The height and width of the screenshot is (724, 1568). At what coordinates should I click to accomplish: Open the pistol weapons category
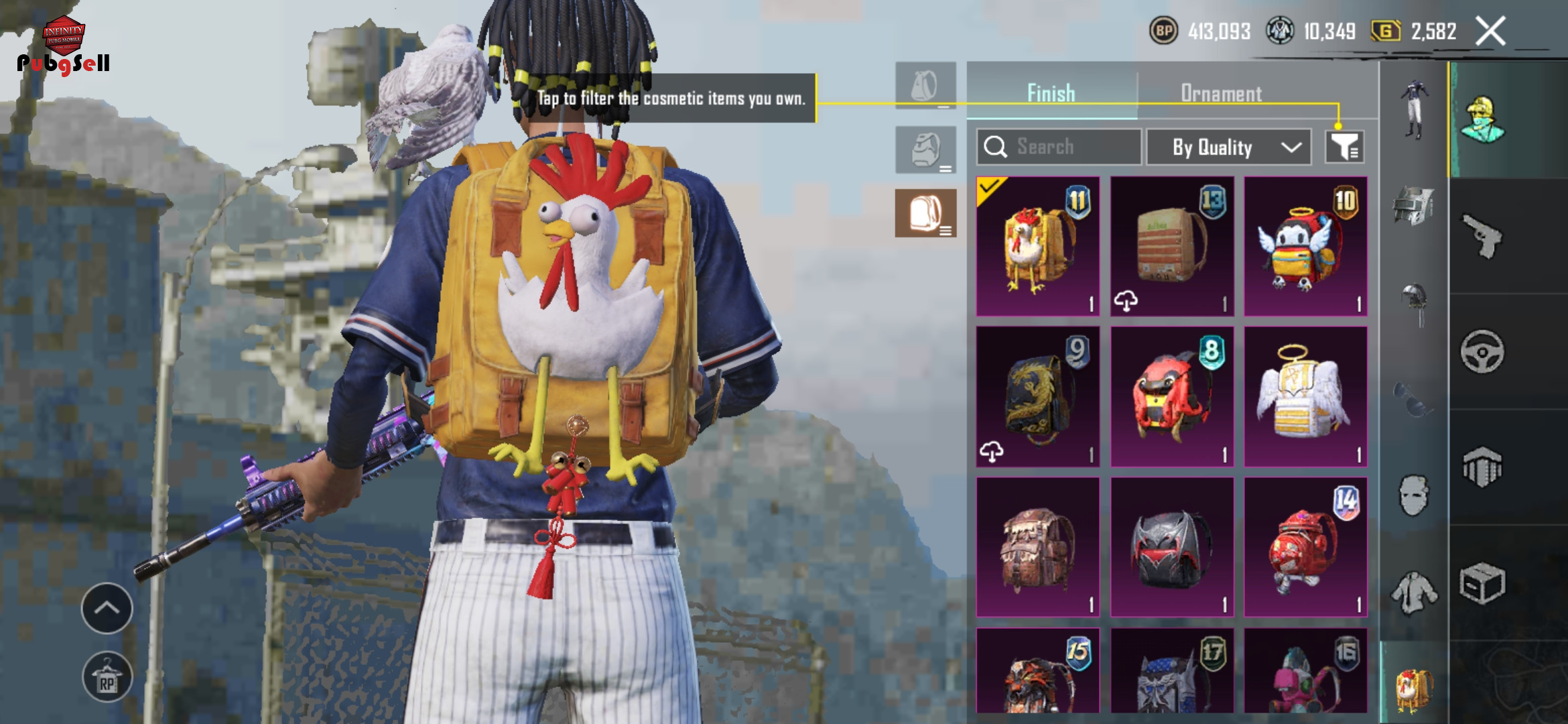[1482, 236]
